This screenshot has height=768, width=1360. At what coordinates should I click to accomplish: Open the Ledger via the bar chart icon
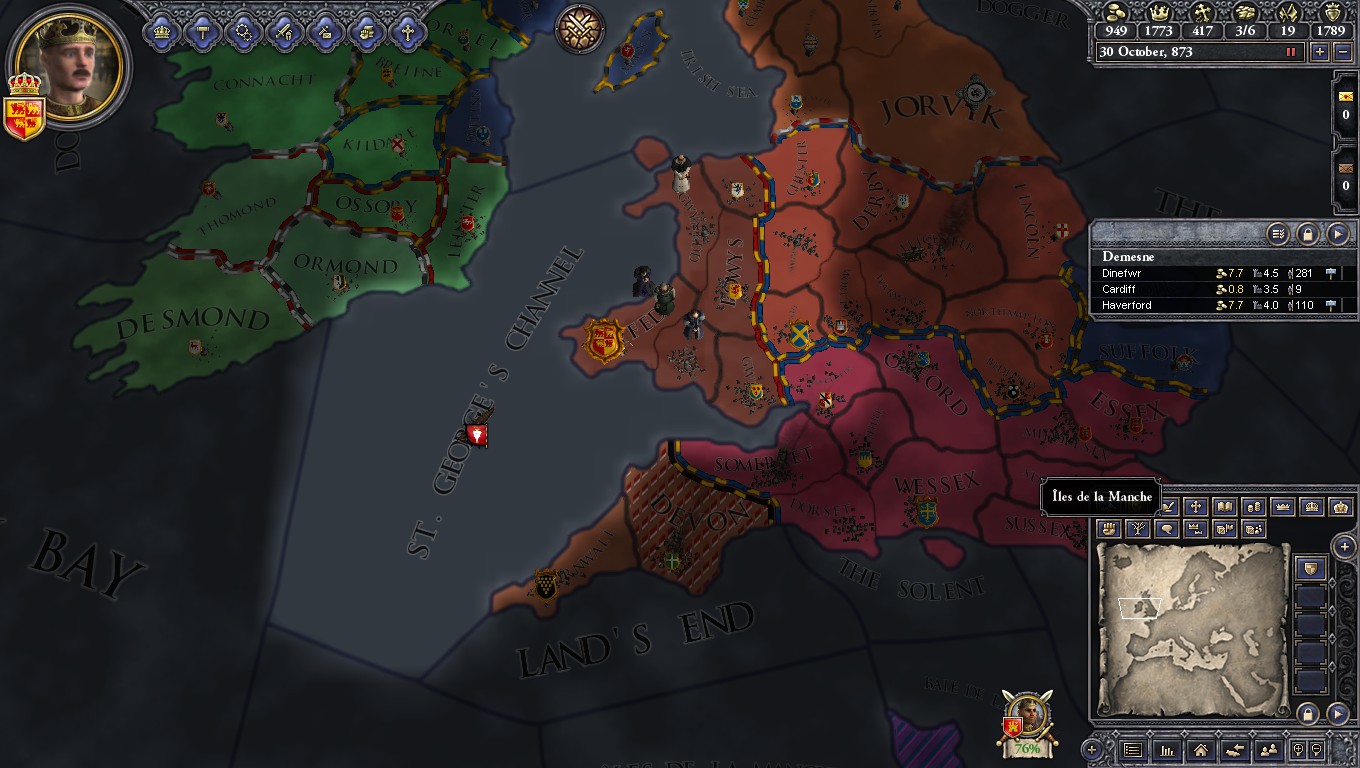pyautogui.click(x=1168, y=750)
